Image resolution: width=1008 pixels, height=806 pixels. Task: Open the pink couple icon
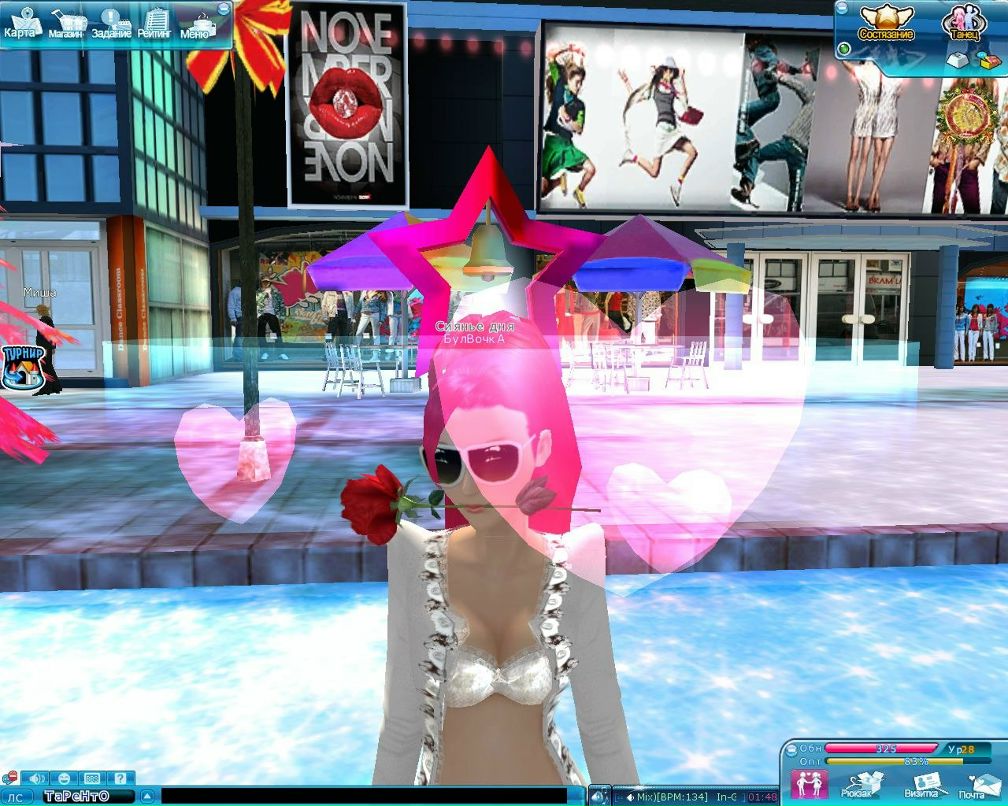point(808,784)
